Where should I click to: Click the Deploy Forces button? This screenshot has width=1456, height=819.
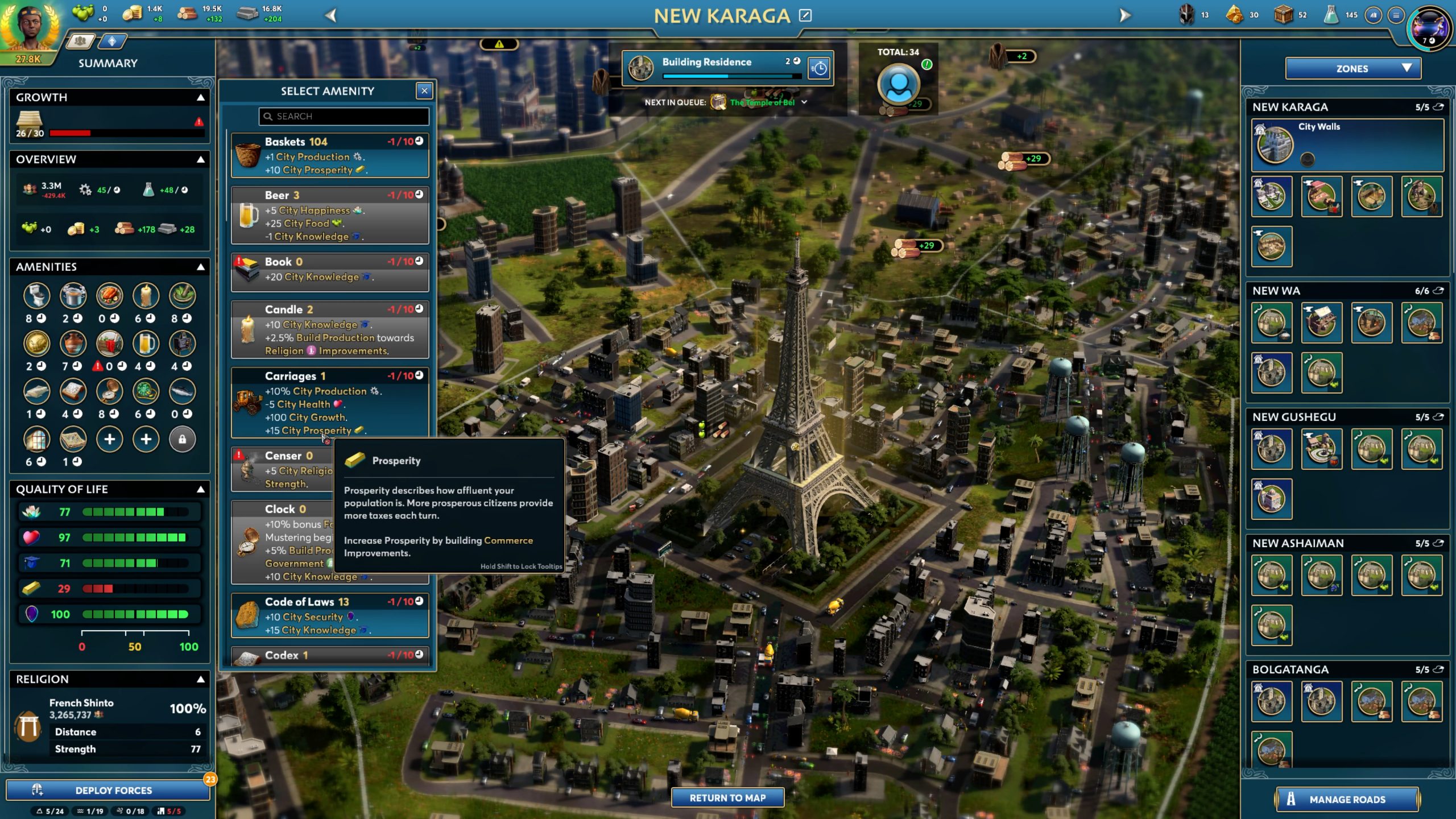108,790
